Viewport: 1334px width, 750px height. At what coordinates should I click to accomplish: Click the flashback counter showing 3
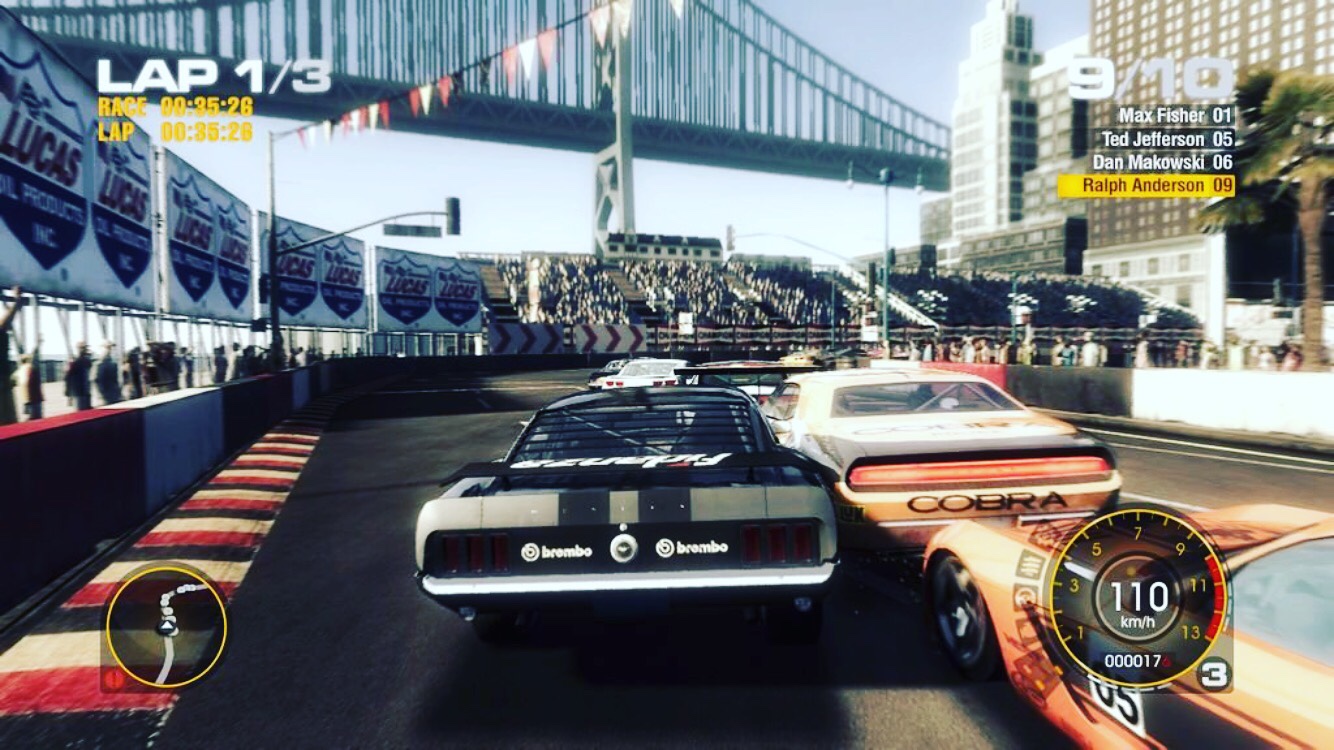click(1213, 674)
